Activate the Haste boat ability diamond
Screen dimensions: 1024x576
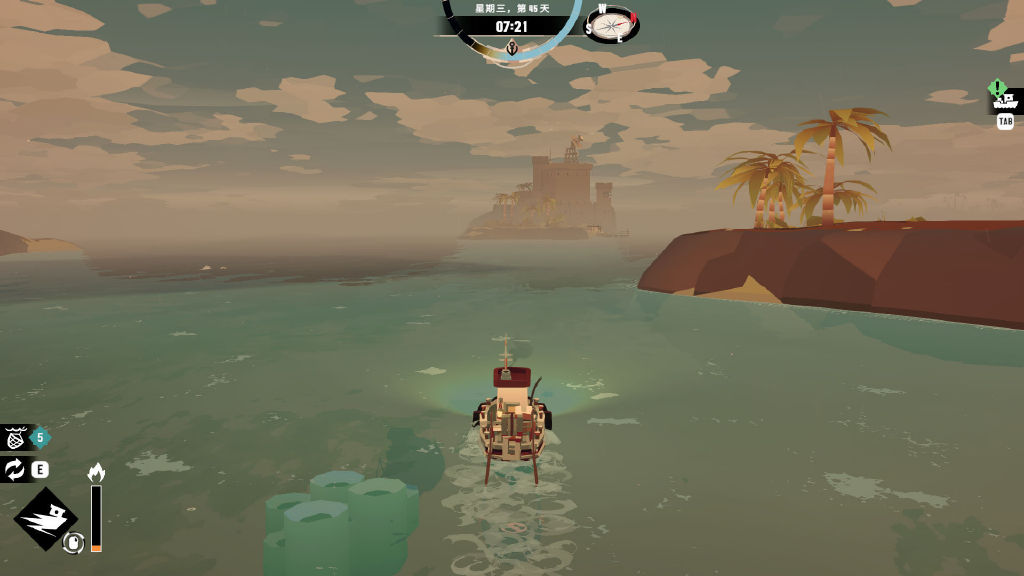click(x=45, y=518)
